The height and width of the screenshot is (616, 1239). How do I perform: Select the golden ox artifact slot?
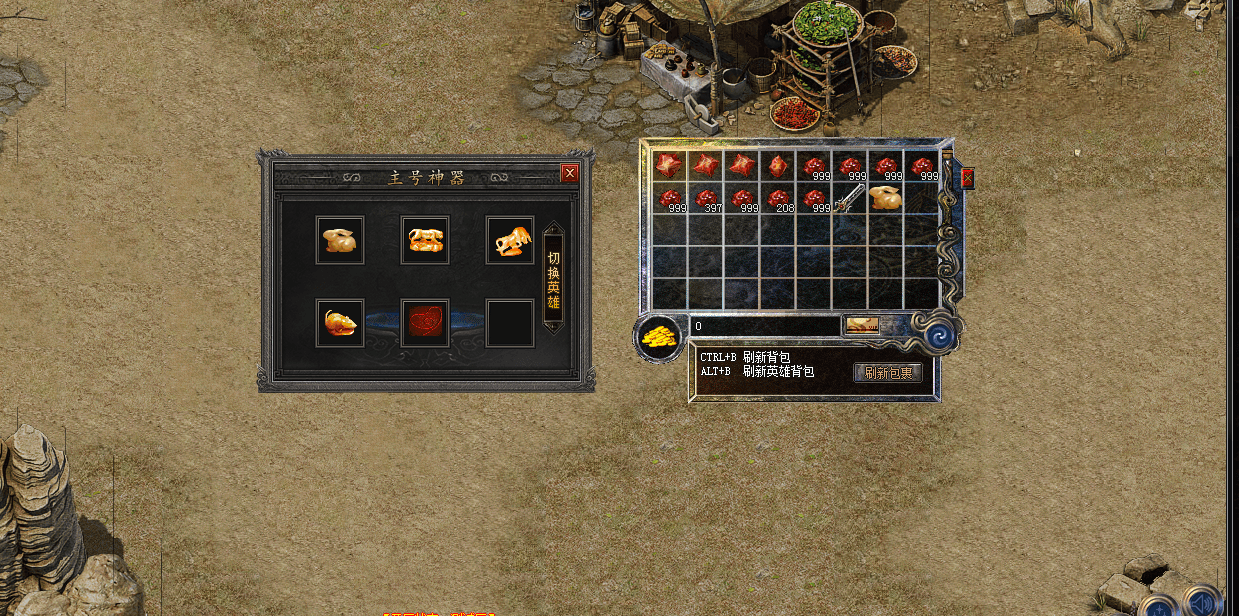(510, 240)
